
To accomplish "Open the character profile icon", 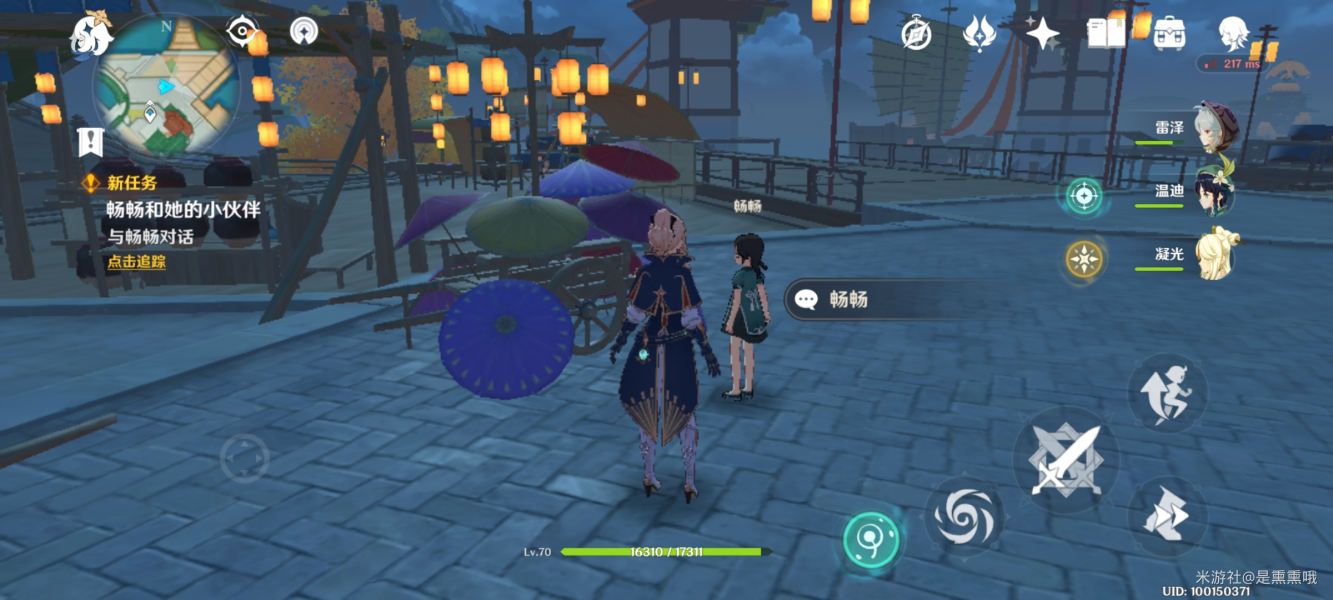I will 1233,34.
